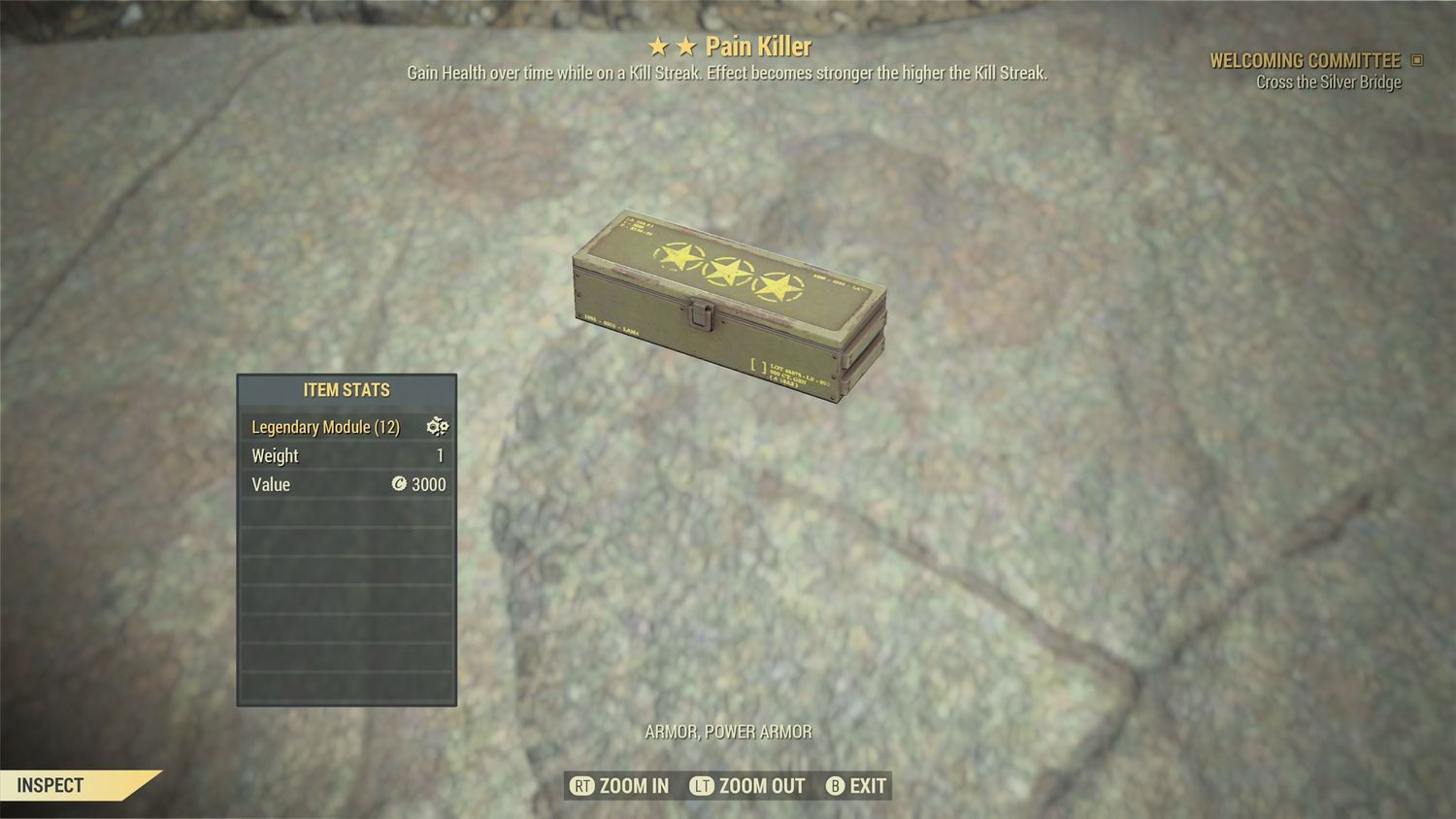
Task: Click the first star above Pain Killer
Action: (x=656, y=46)
